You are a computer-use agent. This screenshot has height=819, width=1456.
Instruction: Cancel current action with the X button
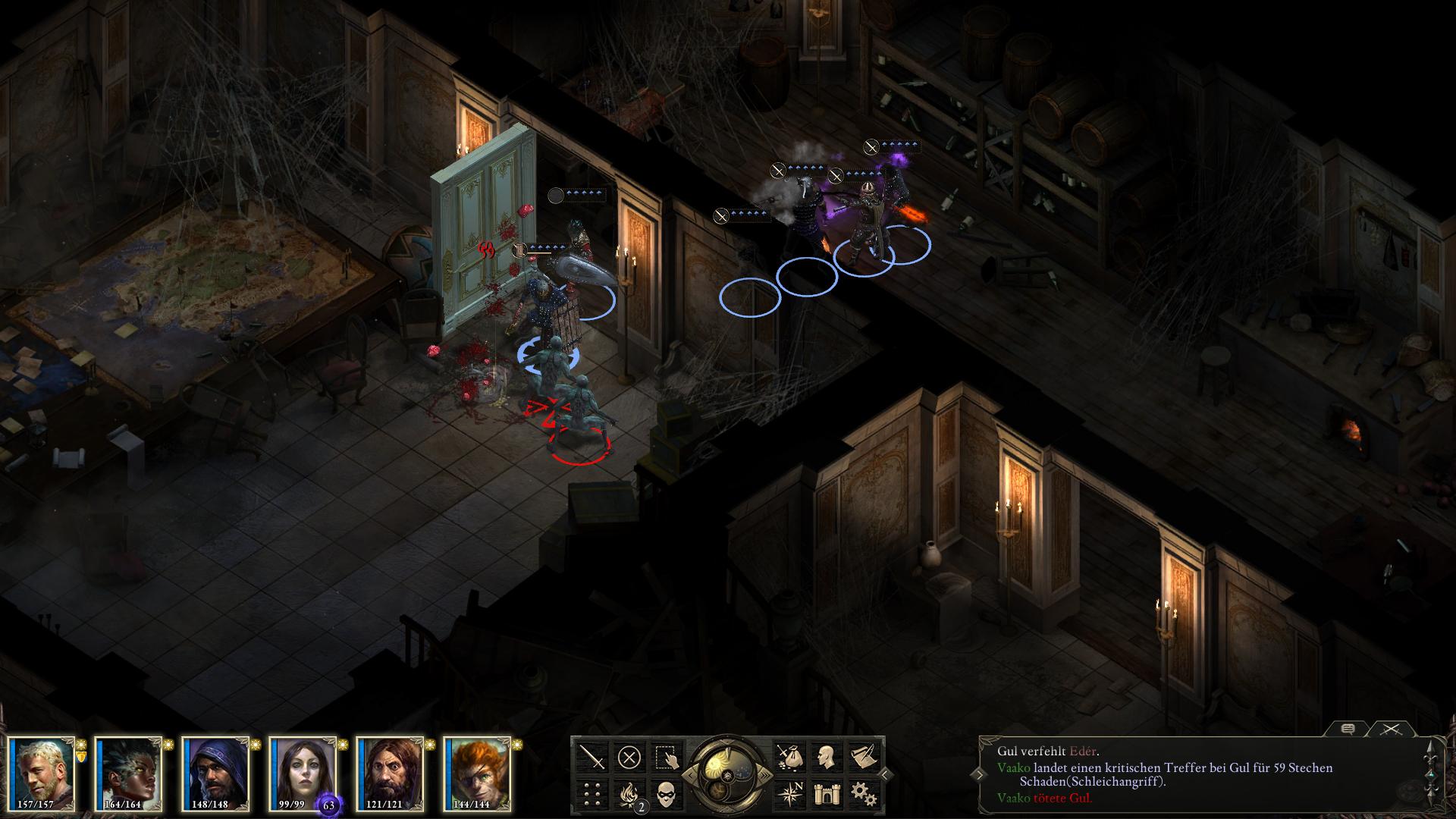click(x=629, y=757)
